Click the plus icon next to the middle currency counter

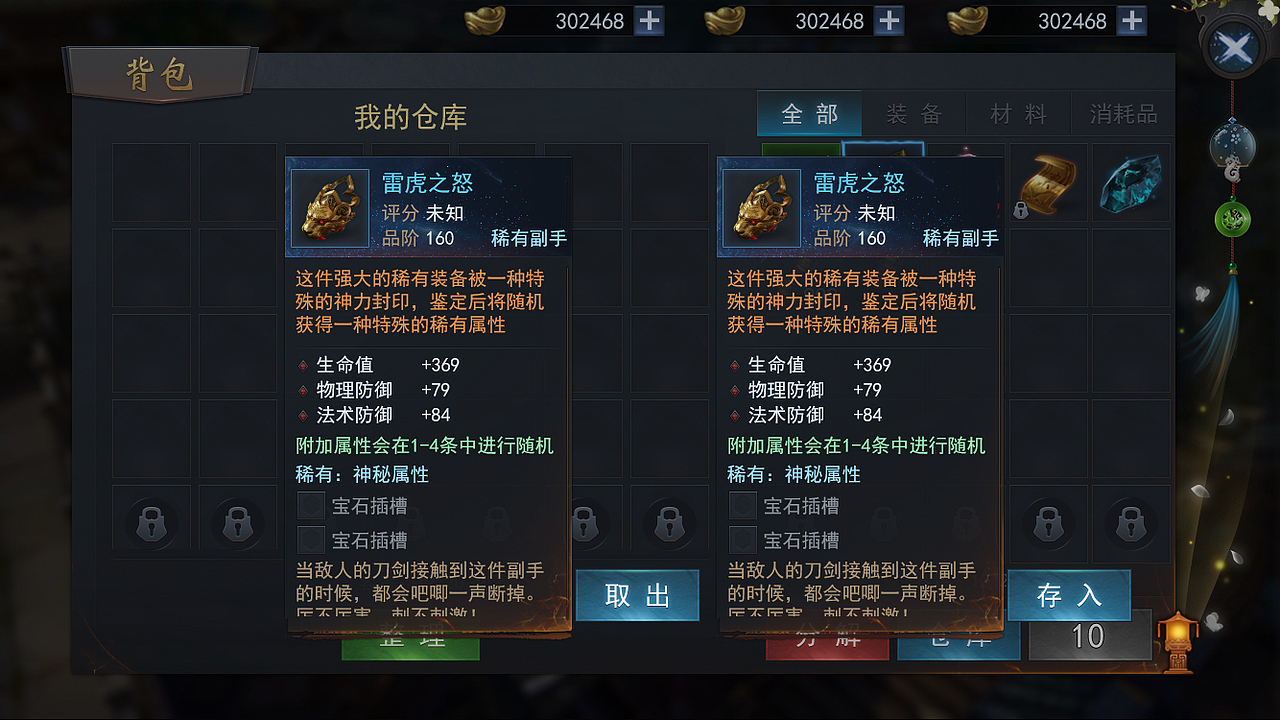(x=889, y=19)
